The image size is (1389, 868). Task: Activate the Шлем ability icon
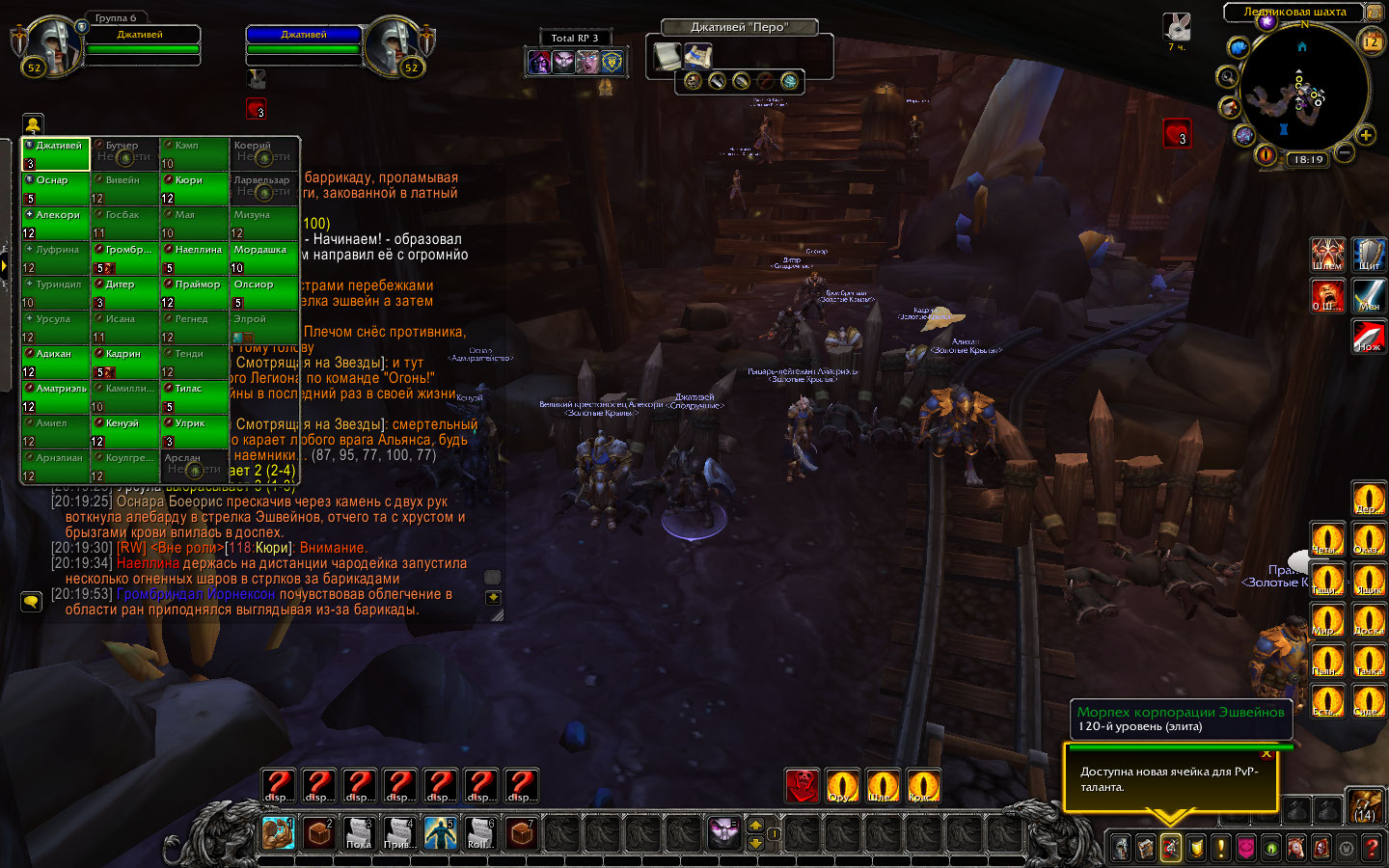[1327, 254]
